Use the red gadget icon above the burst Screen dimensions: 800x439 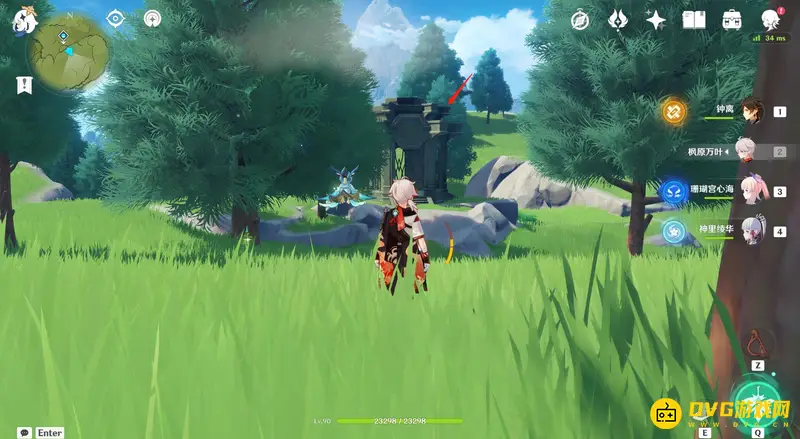pos(758,343)
